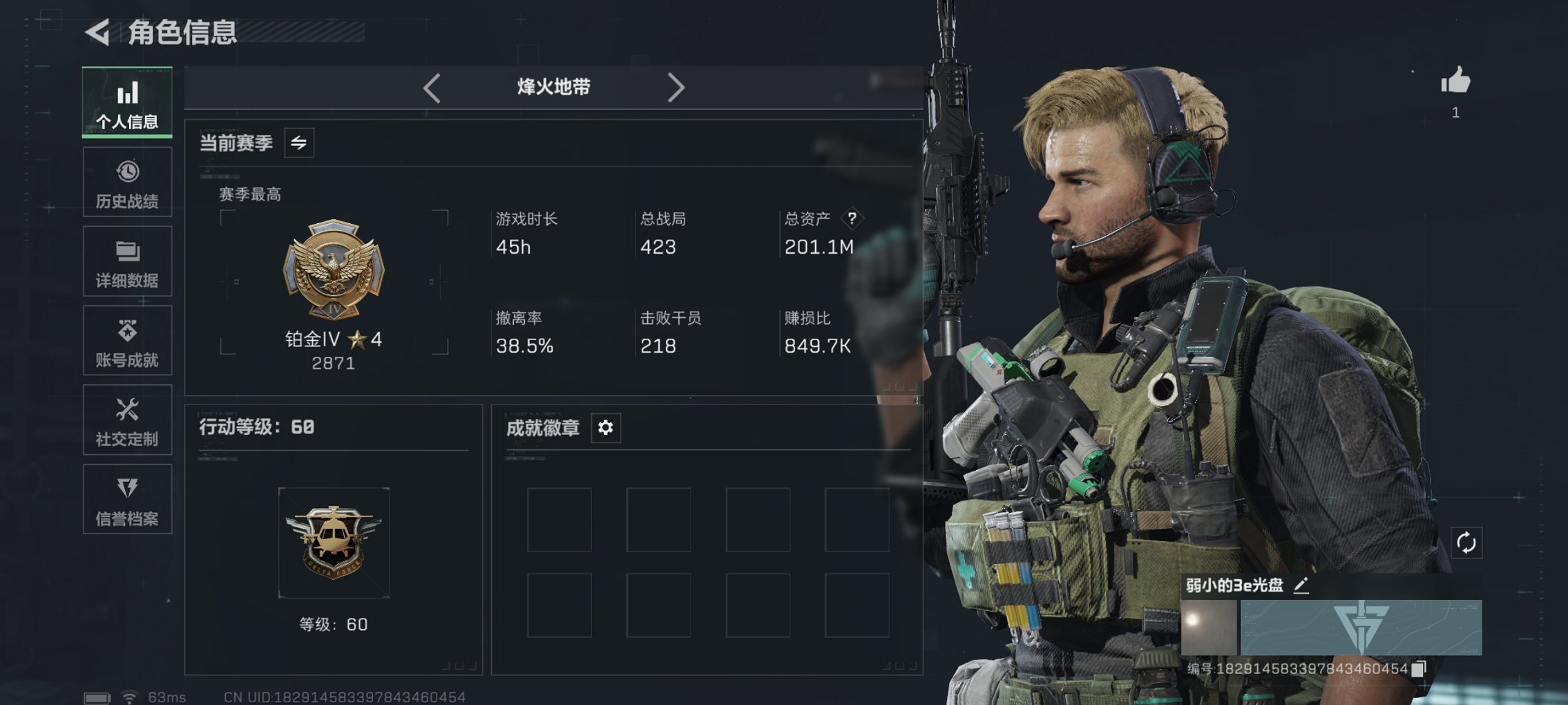1568x705 pixels.
Task: Switch to the previous mode with left chevron
Action: click(x=432, y=88)
